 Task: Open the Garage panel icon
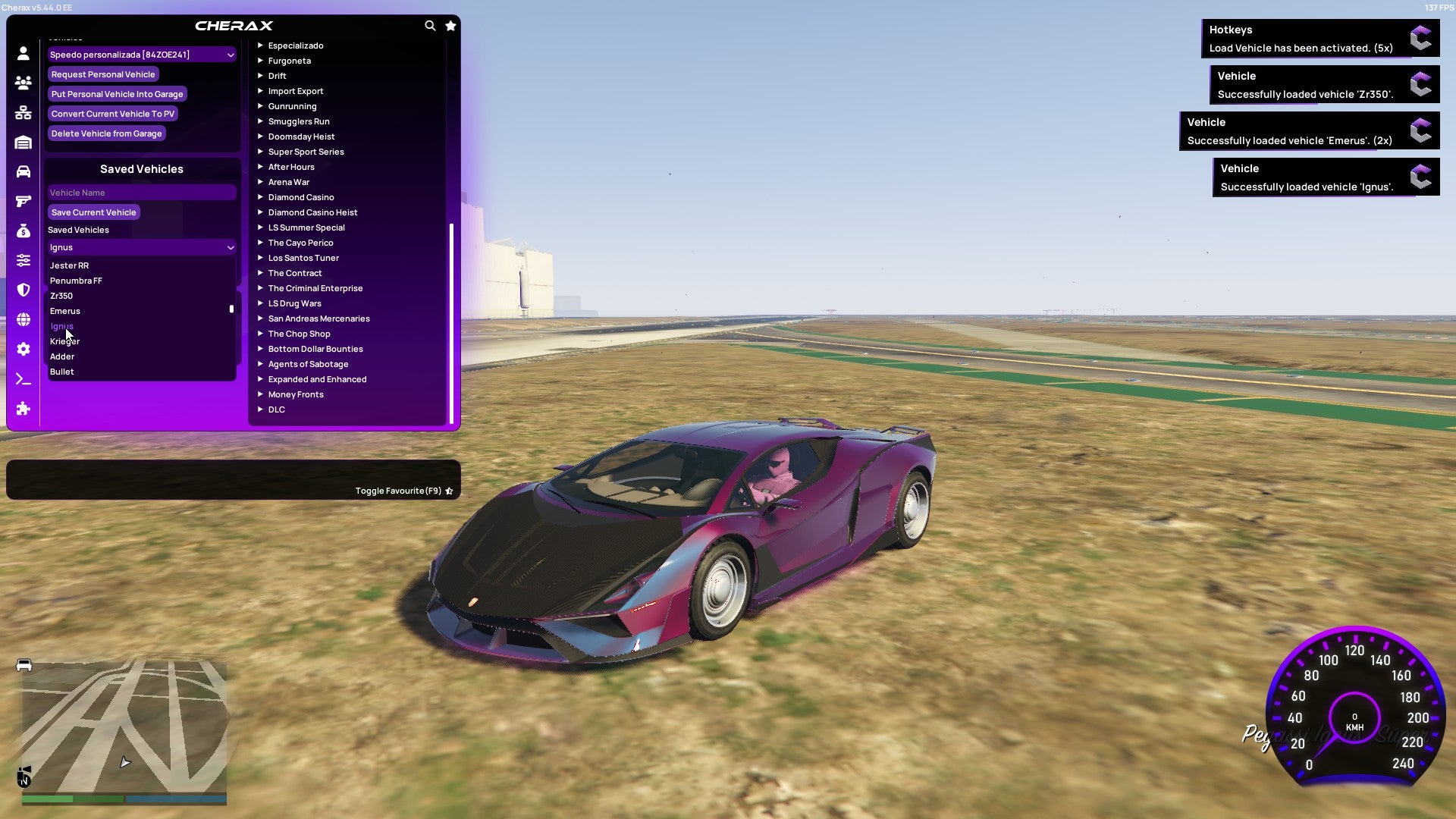(23, 142)
